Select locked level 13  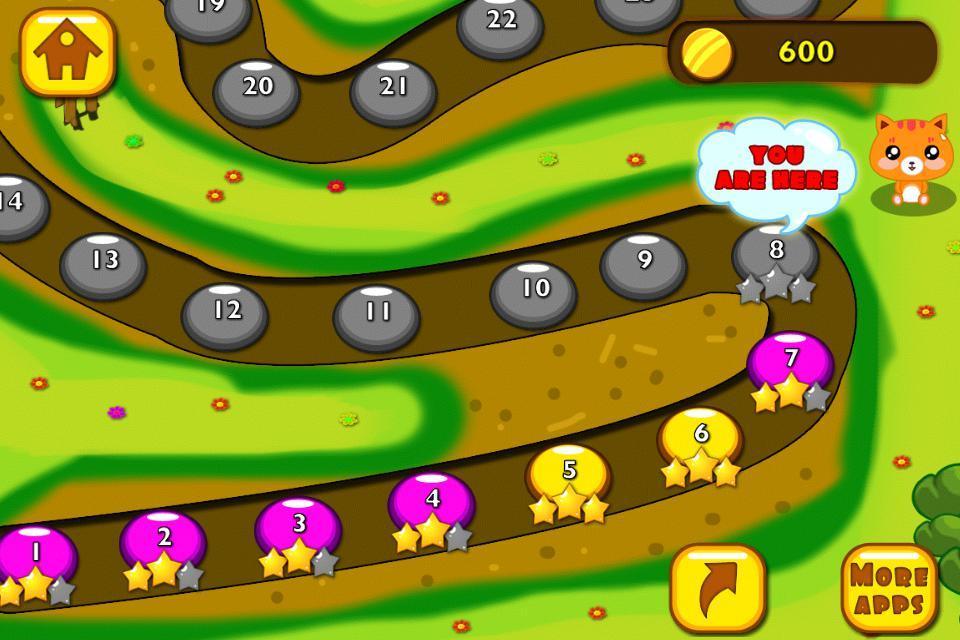pos(103,264)
